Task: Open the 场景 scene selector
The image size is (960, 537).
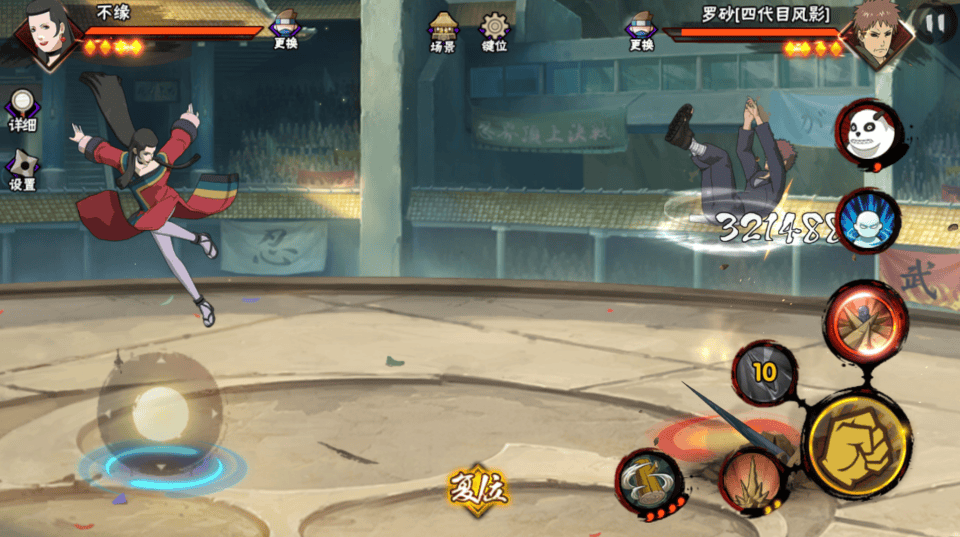Action: pos(443,32)
